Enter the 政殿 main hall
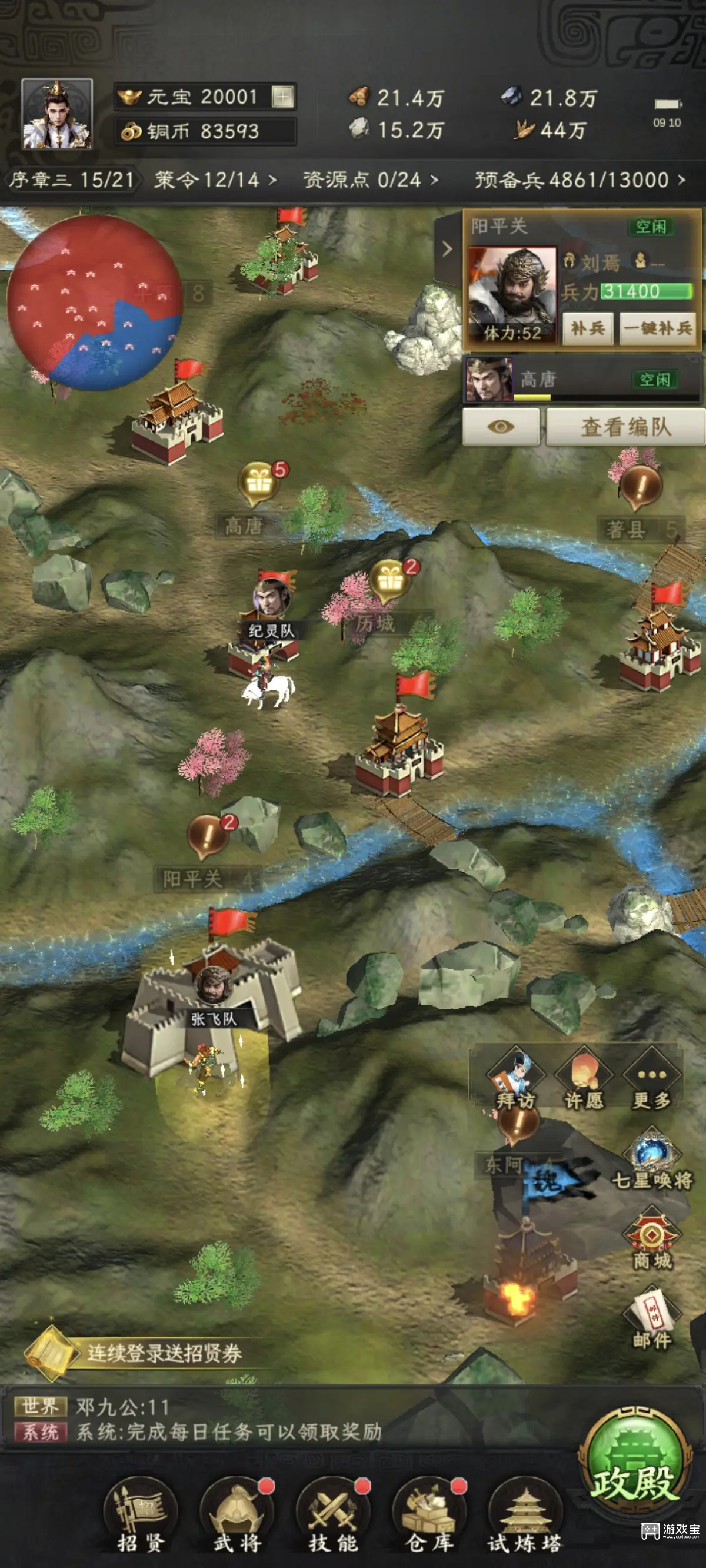This screenshot has height=1568, width=706. pos(635,1461)
